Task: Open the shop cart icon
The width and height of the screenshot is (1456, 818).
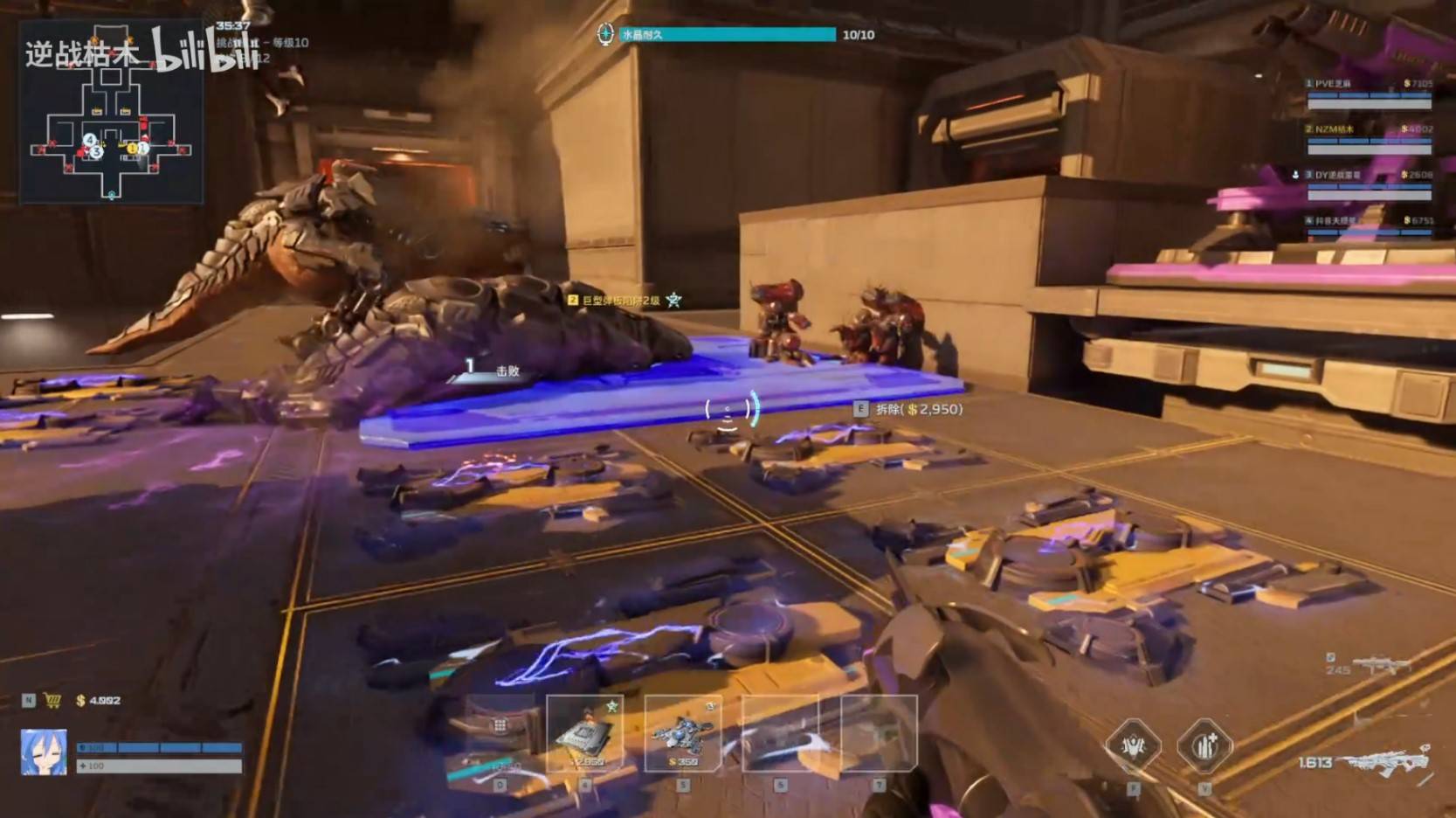Action: point(52,701)
